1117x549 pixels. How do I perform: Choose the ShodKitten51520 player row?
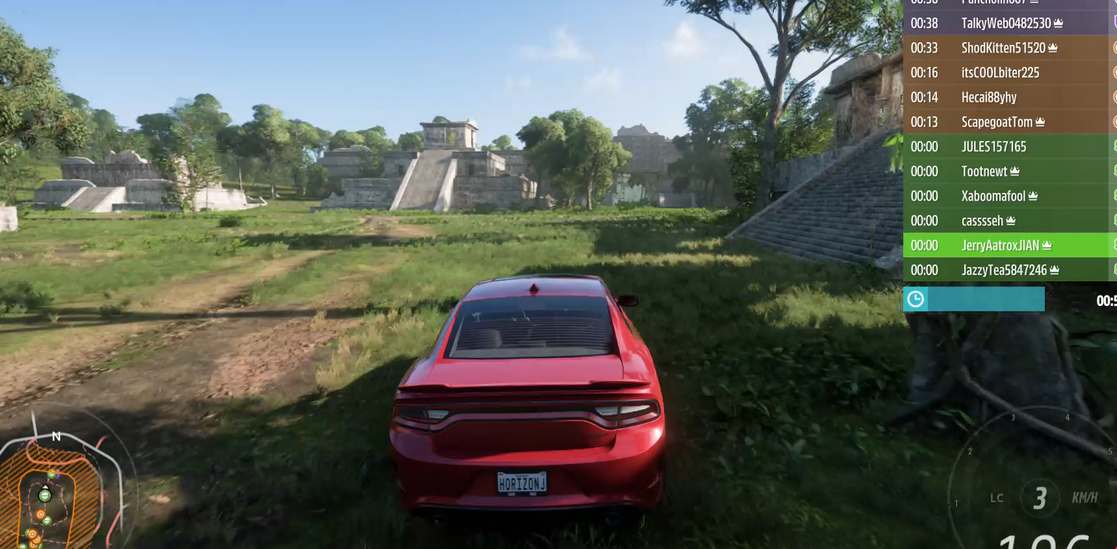tap(1003, 48)
